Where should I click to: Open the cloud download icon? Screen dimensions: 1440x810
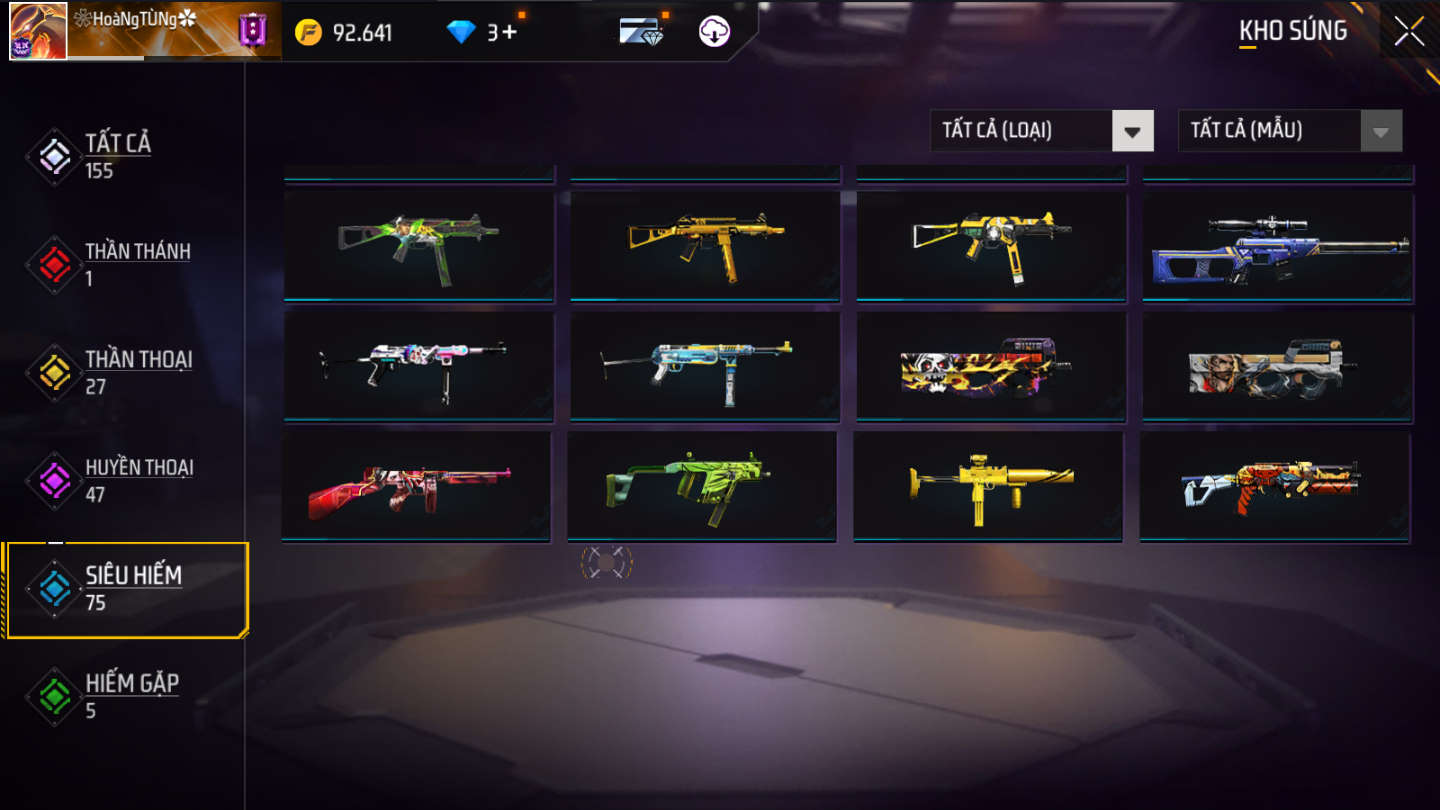[x=714, y=32]
